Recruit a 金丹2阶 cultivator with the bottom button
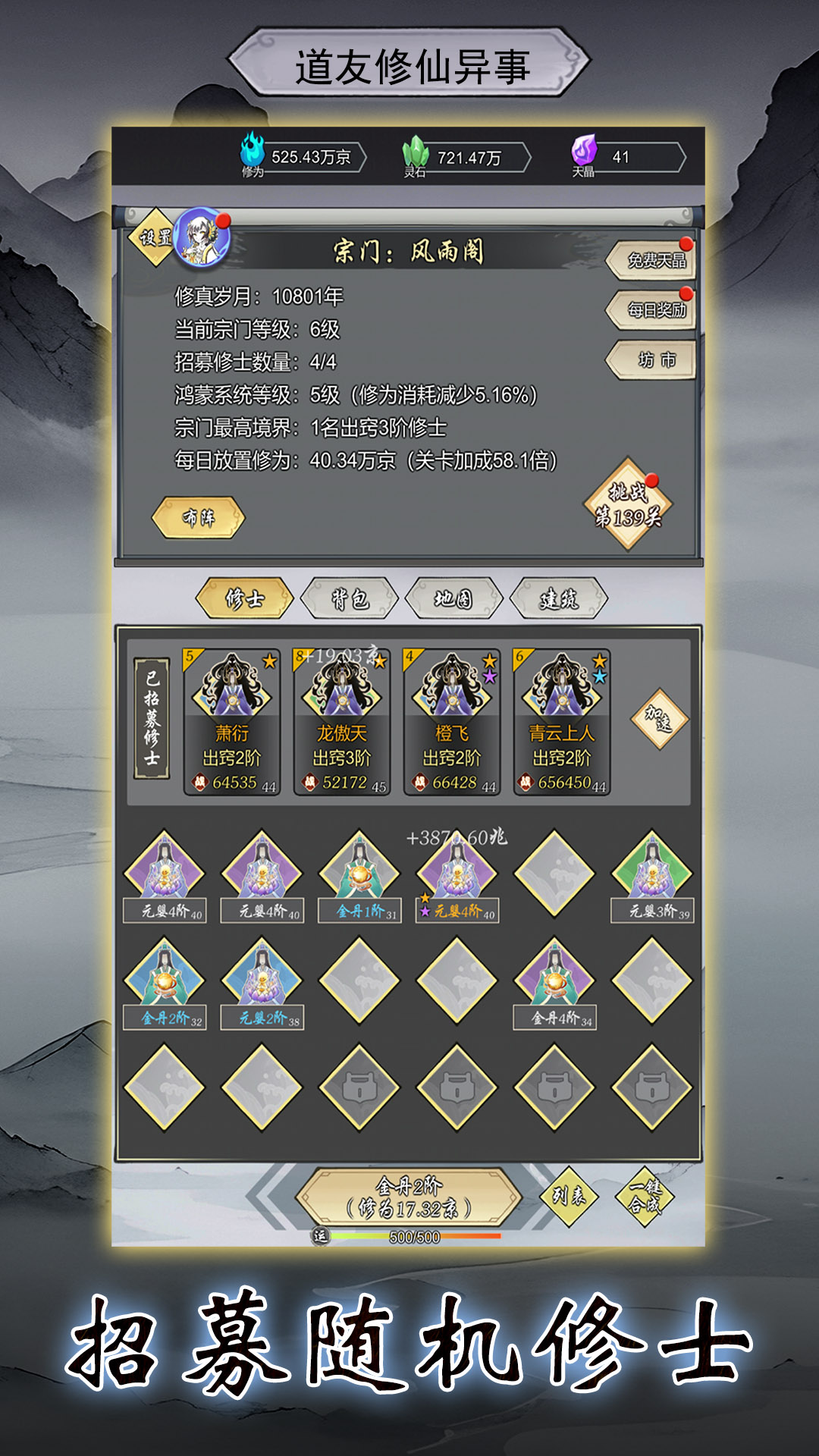The height and width of the screenshot is (1456, 819). click(409, 1197)
